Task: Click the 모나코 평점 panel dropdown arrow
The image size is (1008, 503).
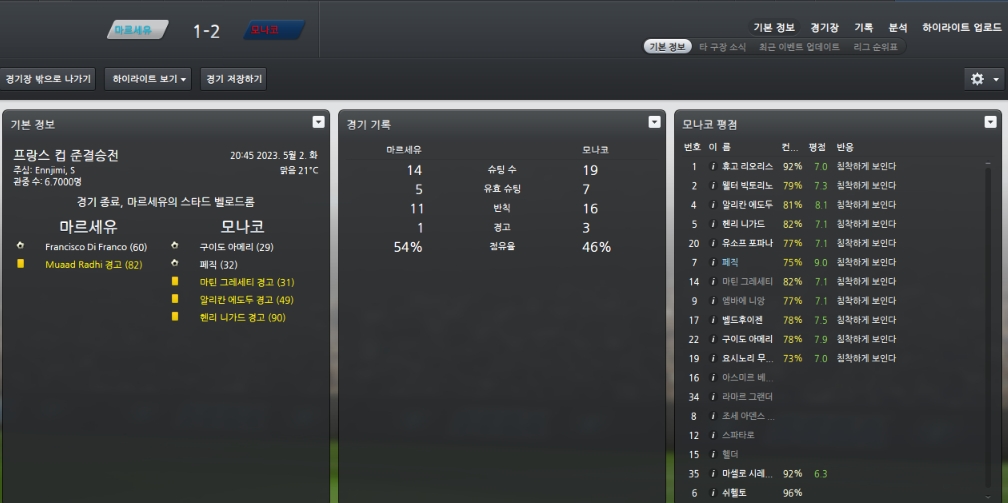Action: (x=990, y=122)
